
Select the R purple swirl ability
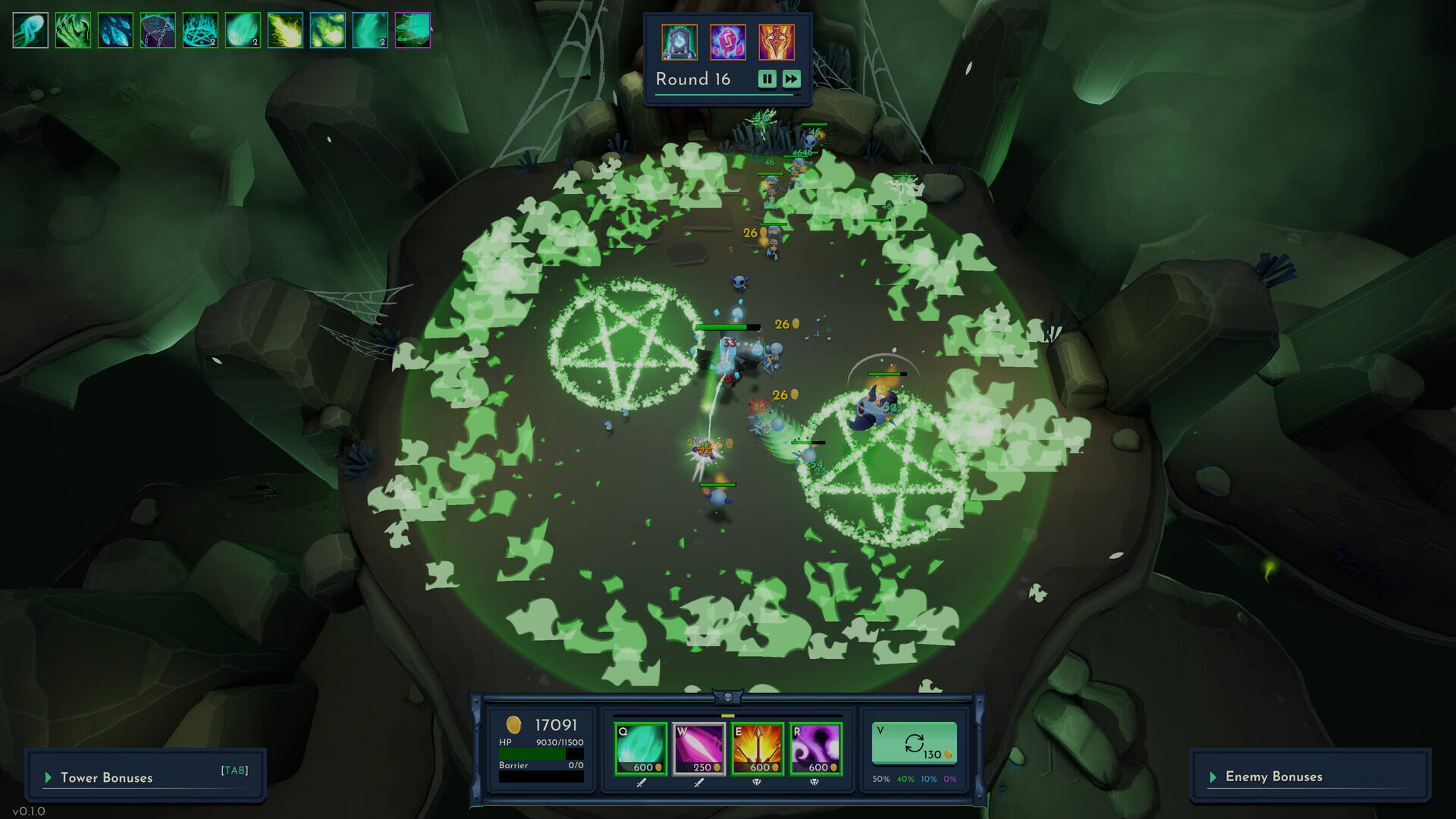click(816, 748)
